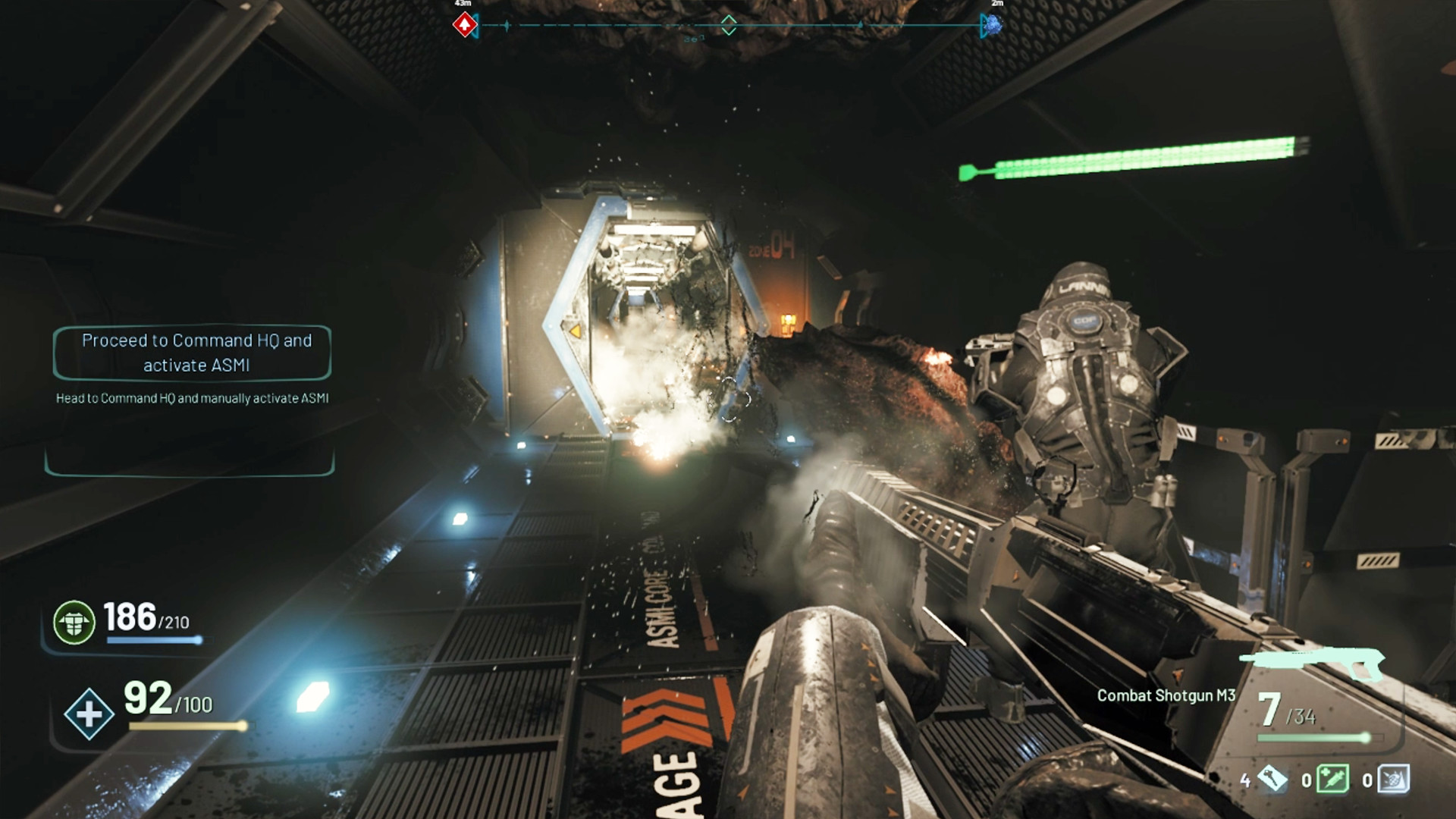Click the green armor helmet icon
The height and width of the screenshot is (819, 1456).
pos(74,622)
